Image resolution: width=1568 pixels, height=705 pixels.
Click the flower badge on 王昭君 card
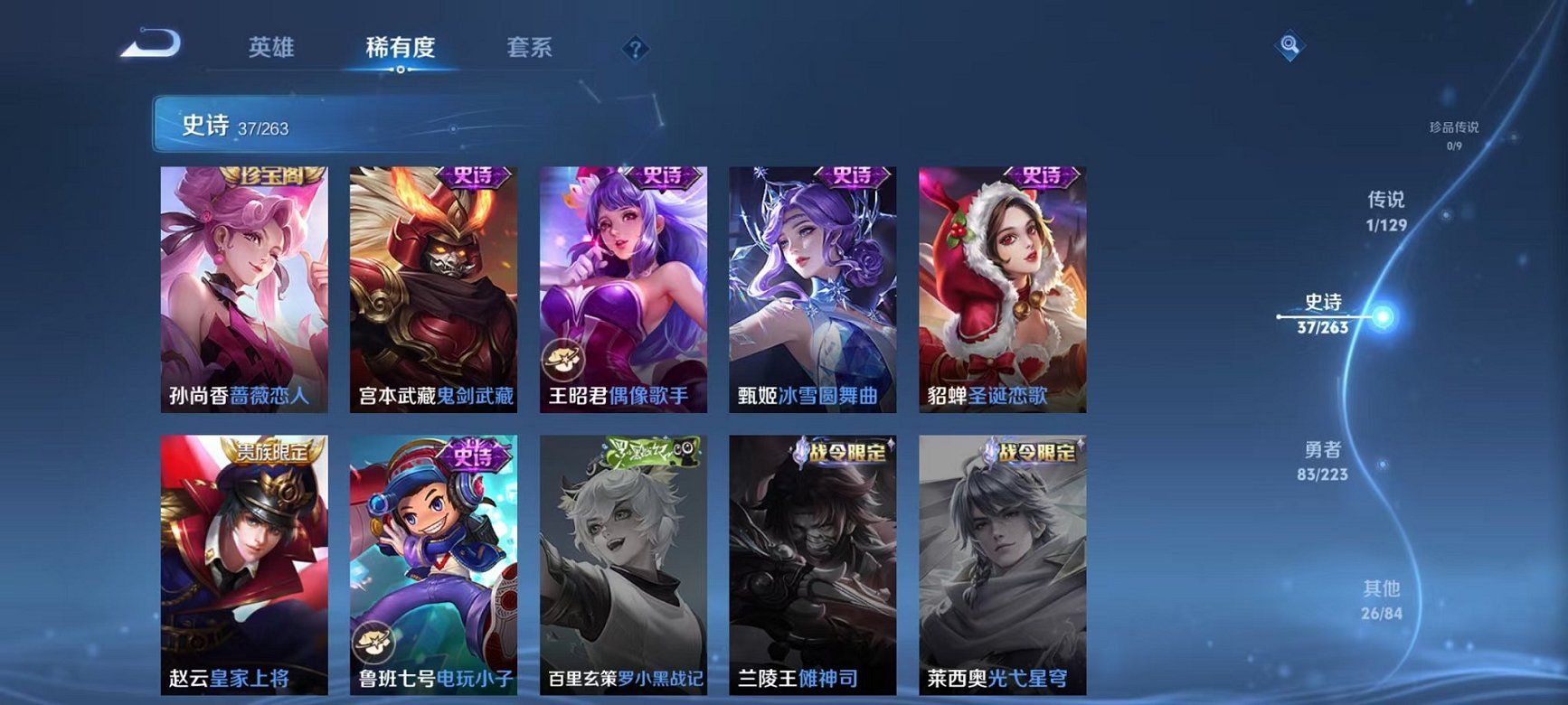[x=567, y=356]
